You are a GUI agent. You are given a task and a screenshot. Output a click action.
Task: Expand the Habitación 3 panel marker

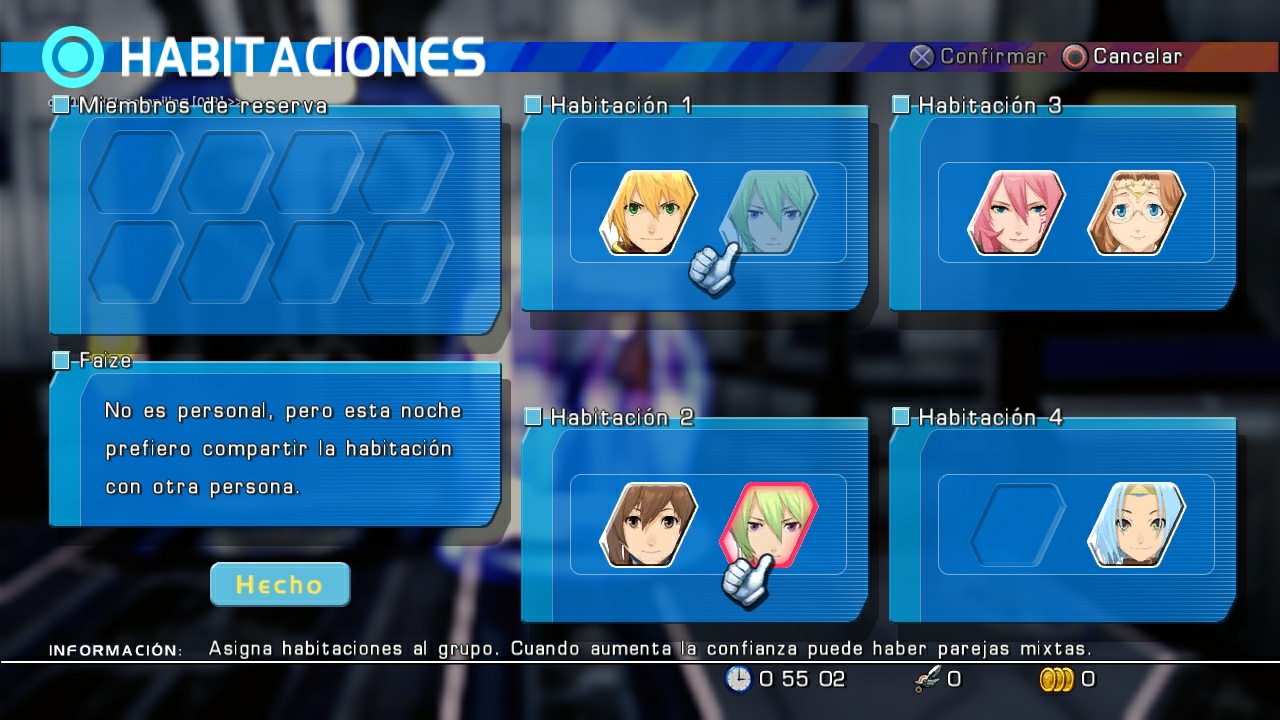click(x=901, y=104)
